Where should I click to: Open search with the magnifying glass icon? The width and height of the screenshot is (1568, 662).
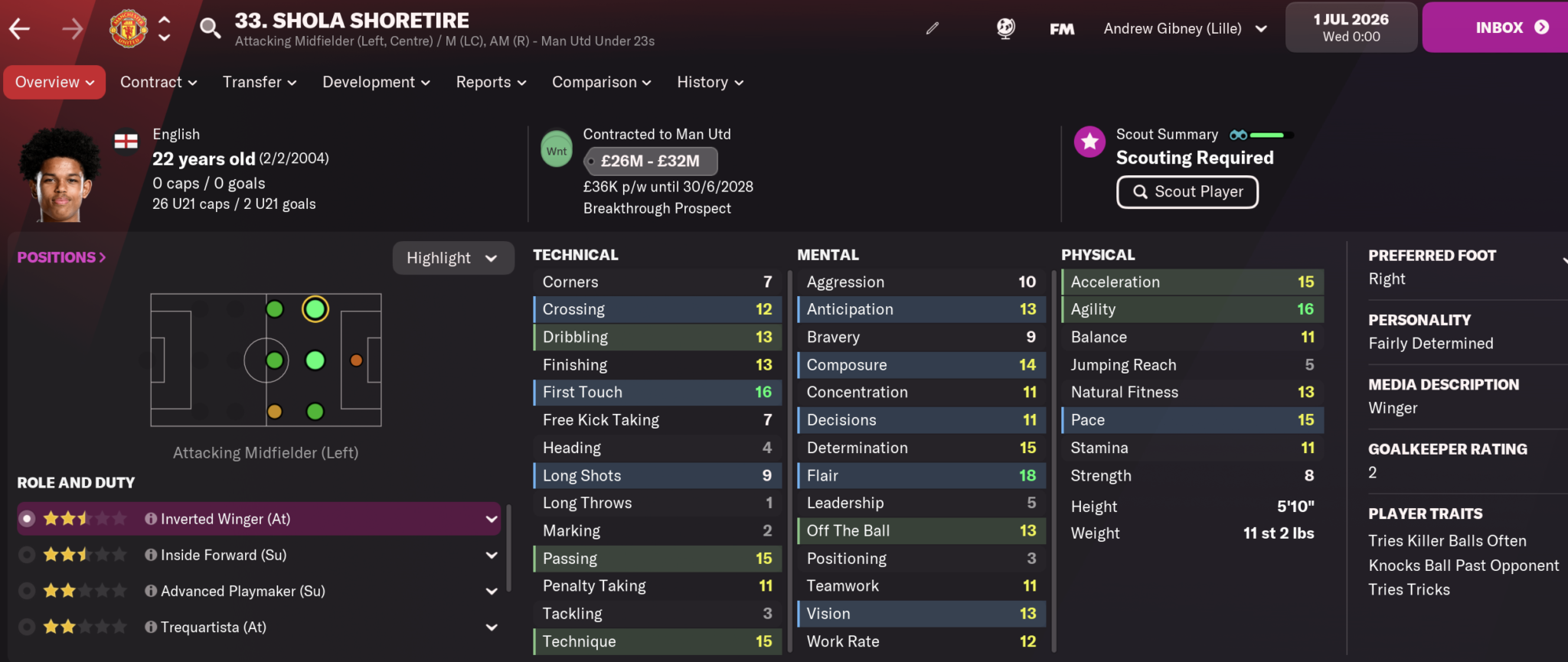(x=210, y=28)
